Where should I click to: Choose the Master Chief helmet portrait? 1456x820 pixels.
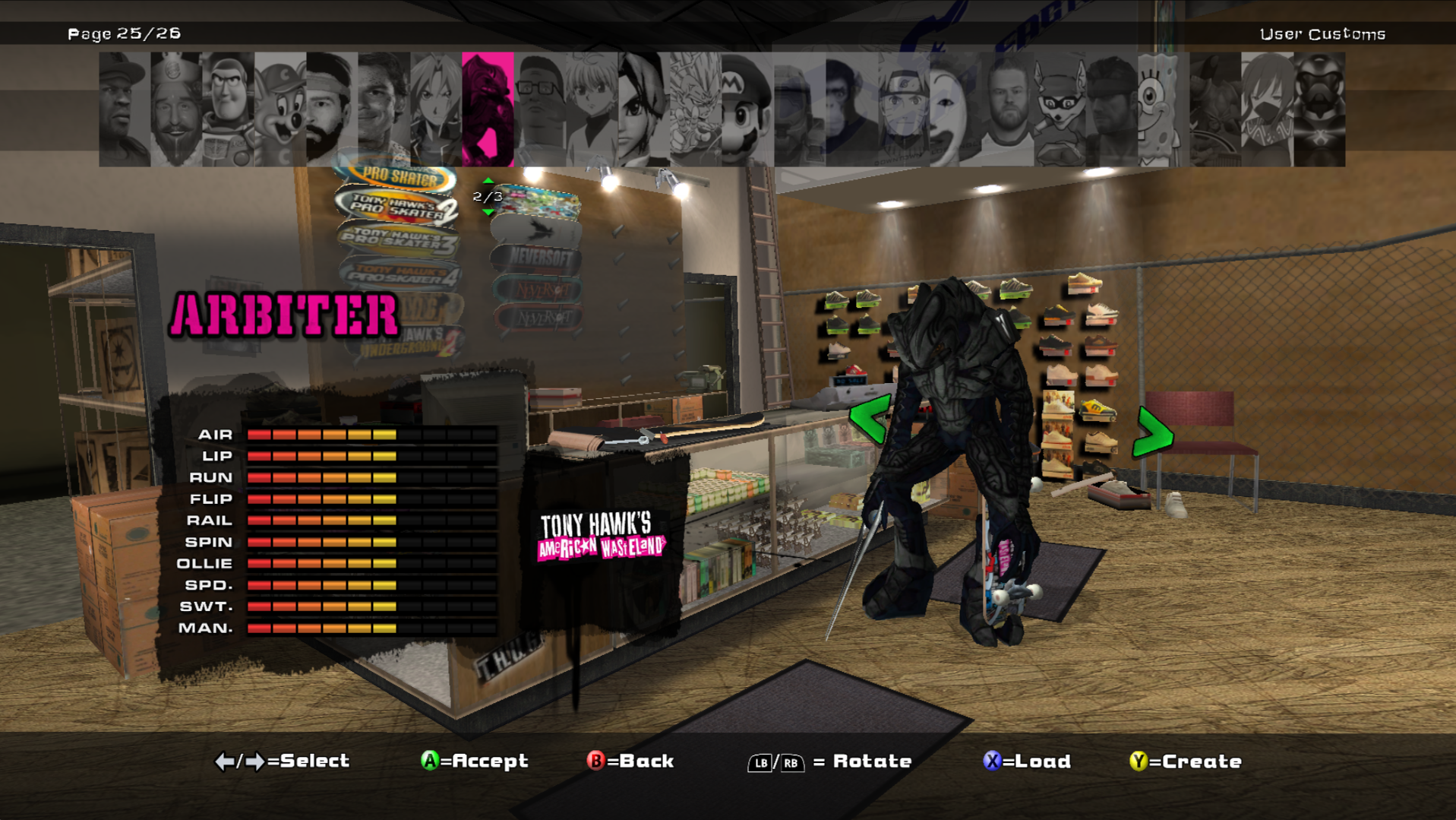click(x=799, y=109)
